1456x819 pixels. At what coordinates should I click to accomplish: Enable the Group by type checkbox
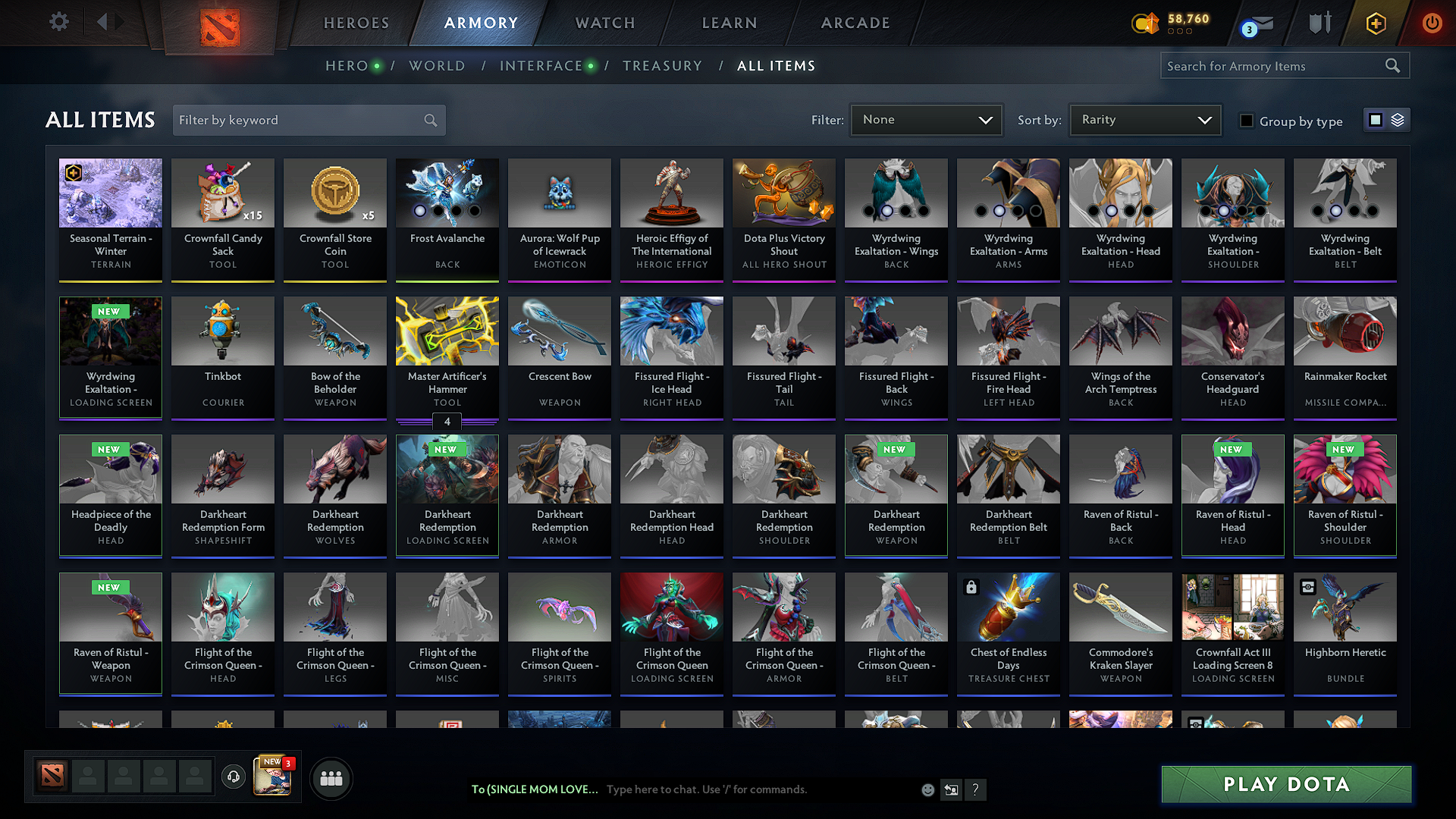(x=1247, y=121)
